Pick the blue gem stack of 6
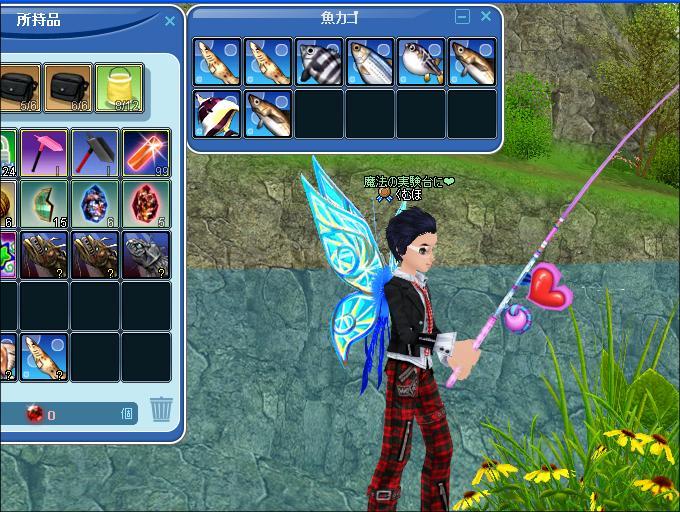The width and height of the screenshot is (680, 512). point(95,204)
